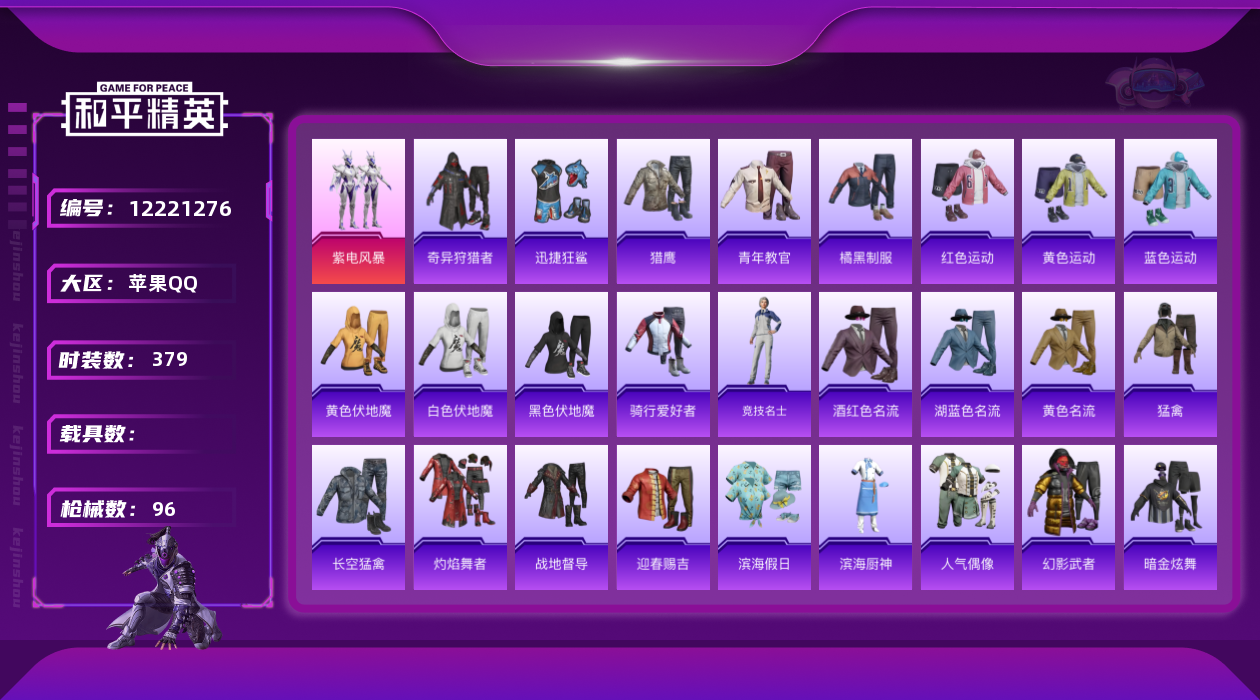
Task: Select the 紫电风暴 outfit tile
Action: [x=358, y=211]
